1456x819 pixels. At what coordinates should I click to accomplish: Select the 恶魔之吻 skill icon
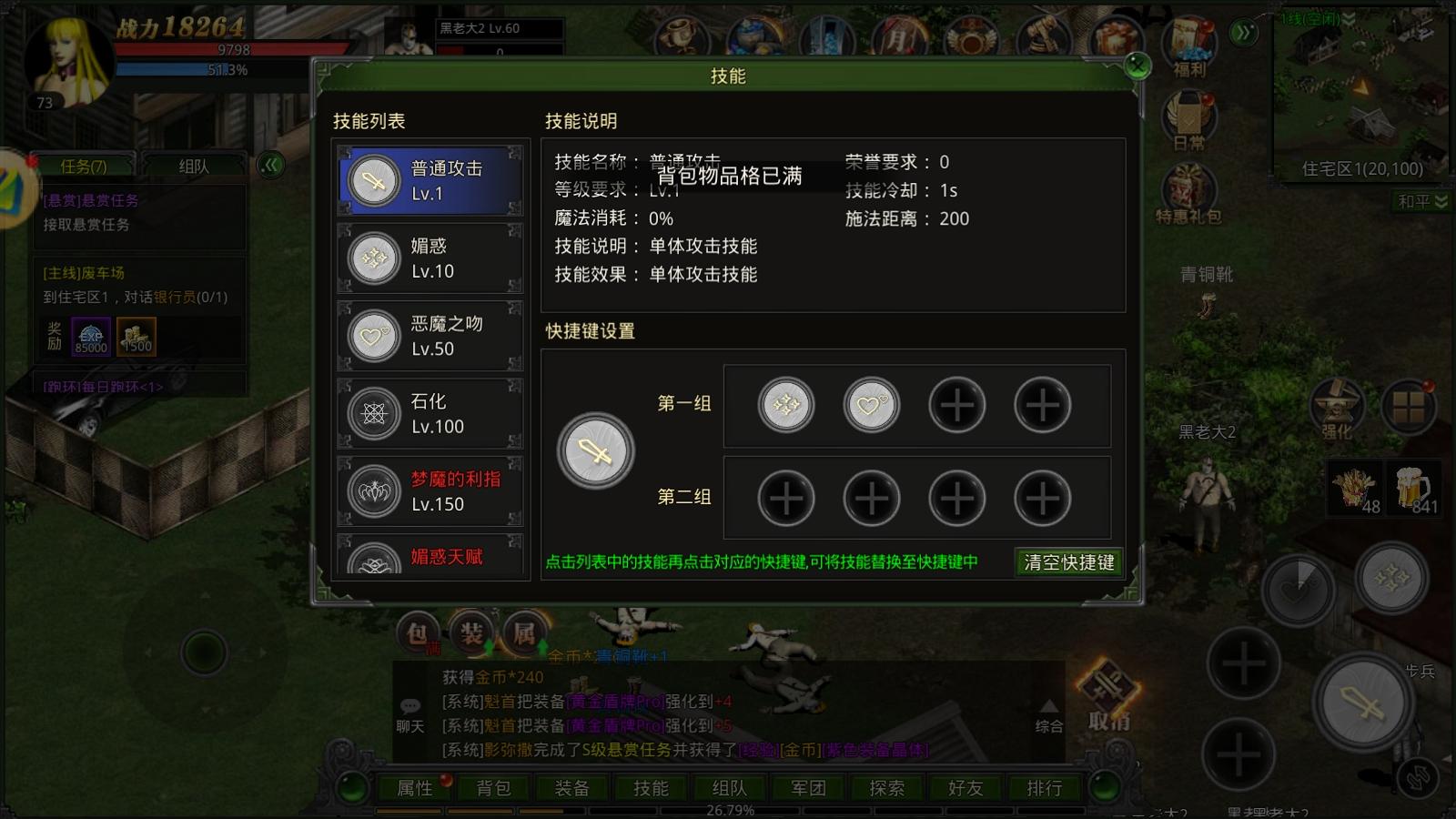[x=371, y=336]
